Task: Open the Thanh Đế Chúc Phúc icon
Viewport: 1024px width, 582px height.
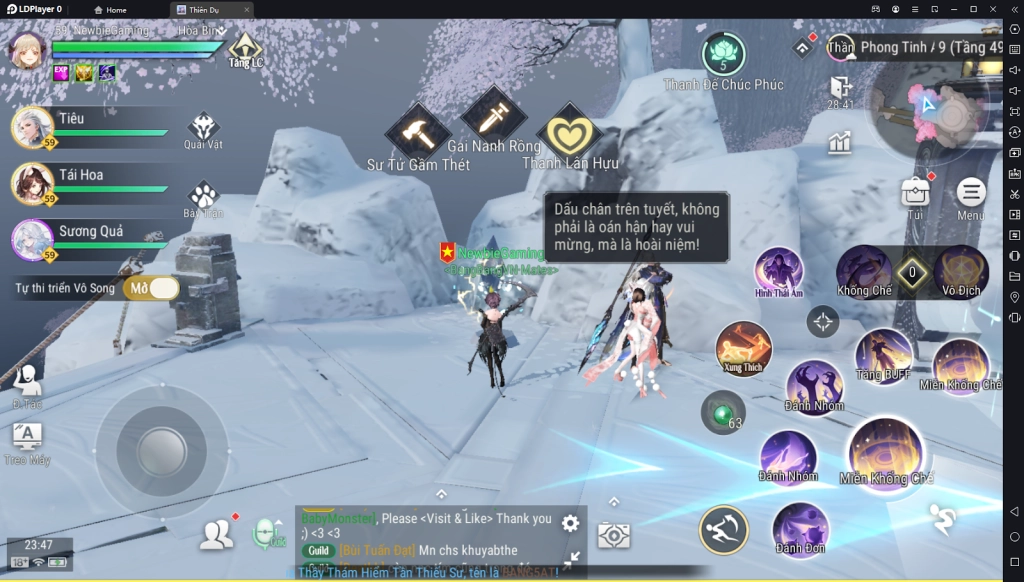Action: click(x=723, y=55)
